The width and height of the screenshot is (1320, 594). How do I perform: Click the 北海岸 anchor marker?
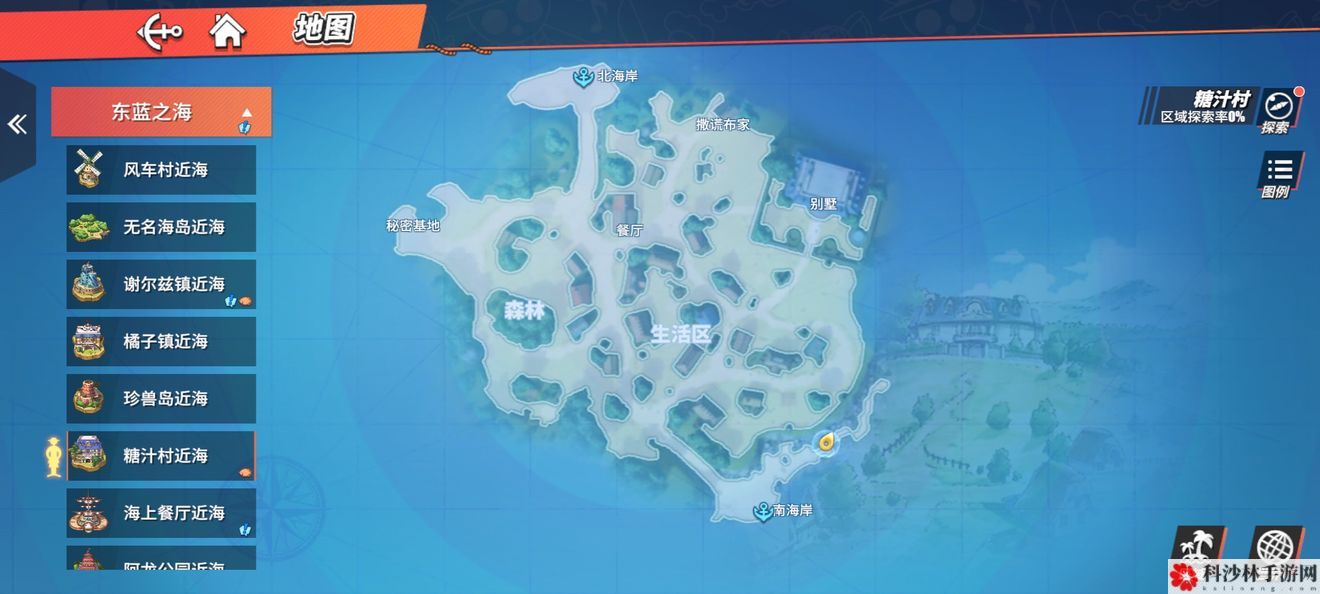tap(582, 76)
